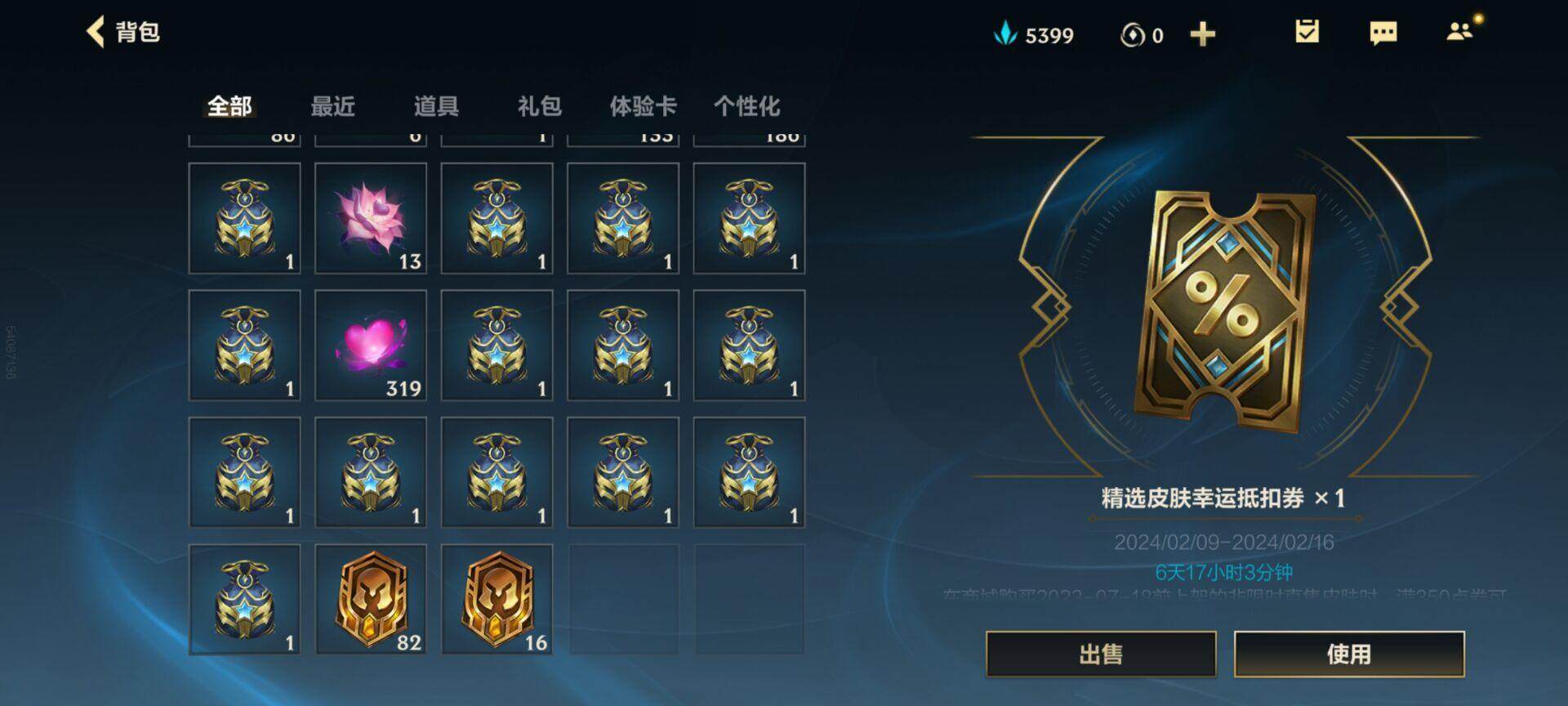Open the 体验卡 tab
The height and width of the screenshot is (706, 1568).
click(x=644, y=106)
